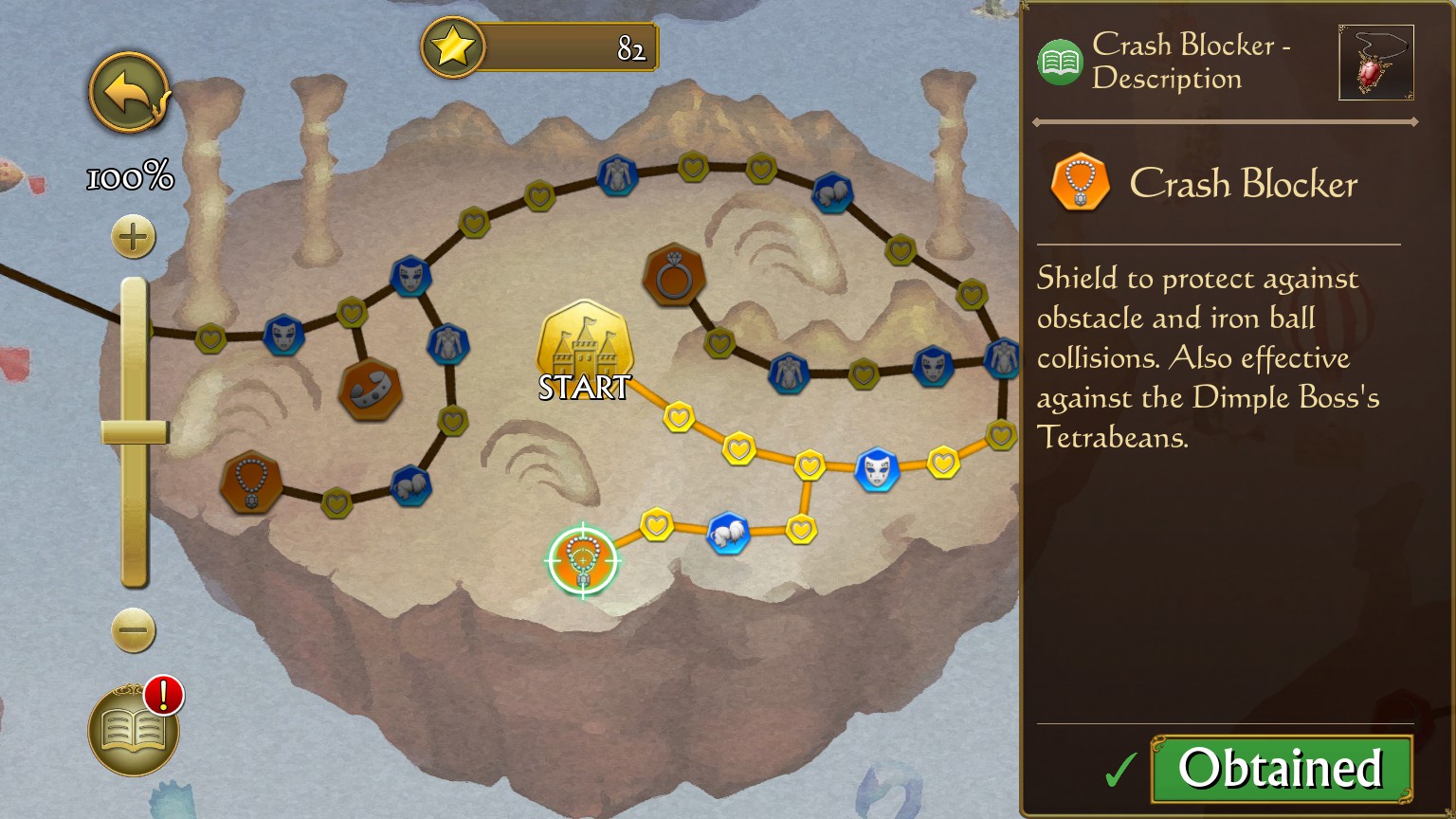Select the brown bracelet accessory node
This screenshot has width=1456, height=819.
tap(371, 390)
